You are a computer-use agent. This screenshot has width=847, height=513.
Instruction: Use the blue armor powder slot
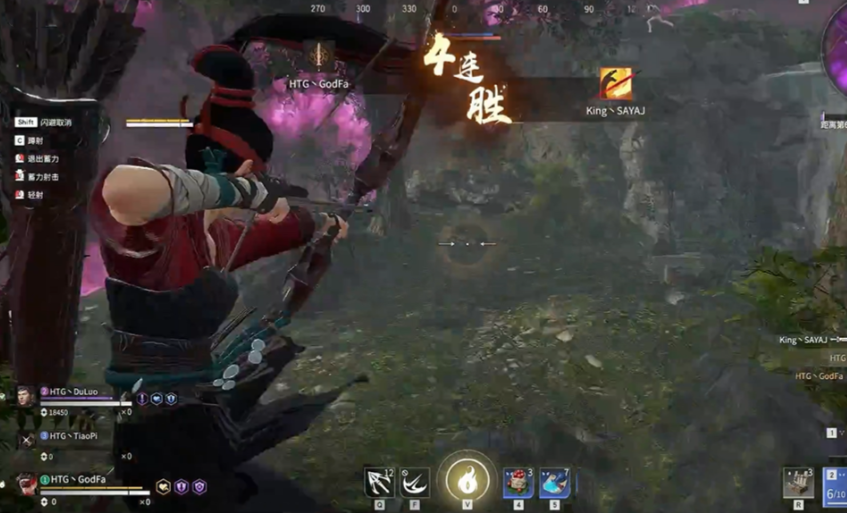[554, 482]
